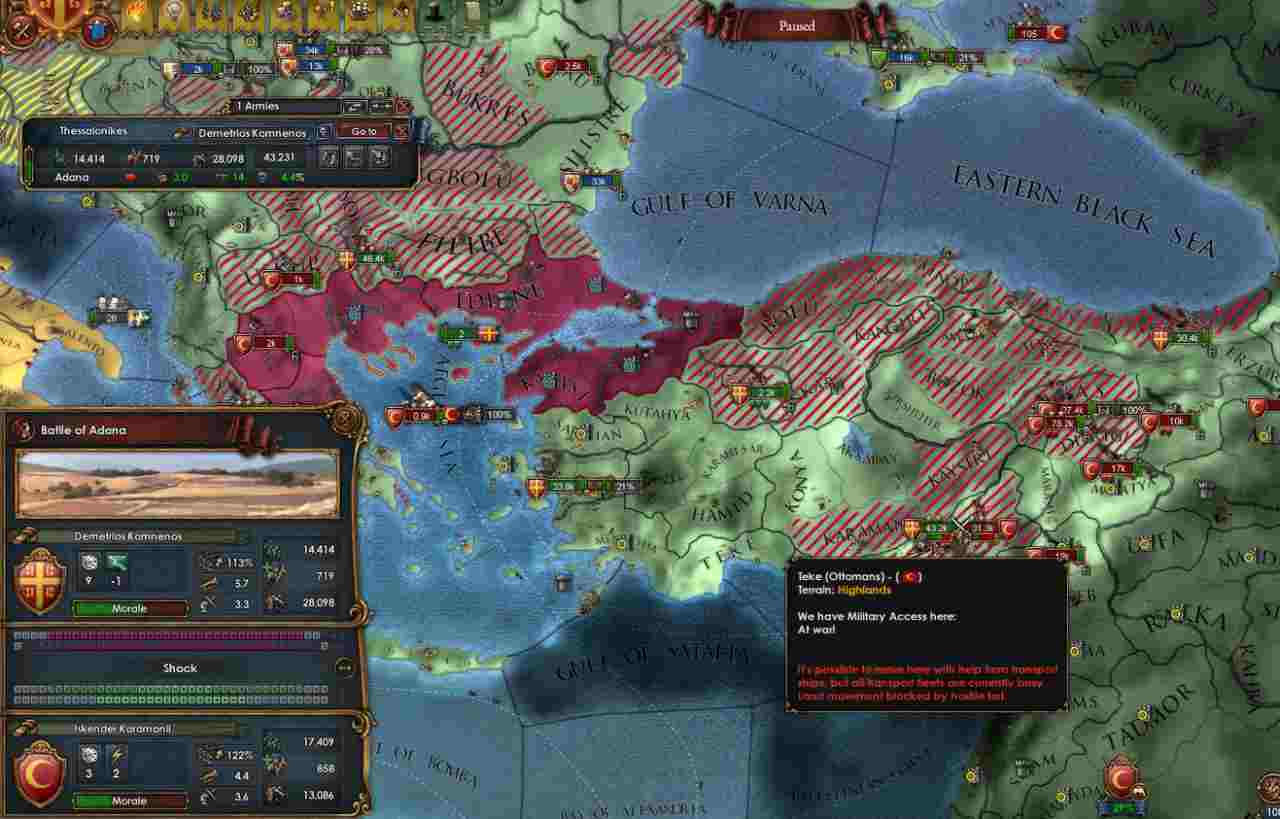Select the 16k army marker

[x=907, y=58]
